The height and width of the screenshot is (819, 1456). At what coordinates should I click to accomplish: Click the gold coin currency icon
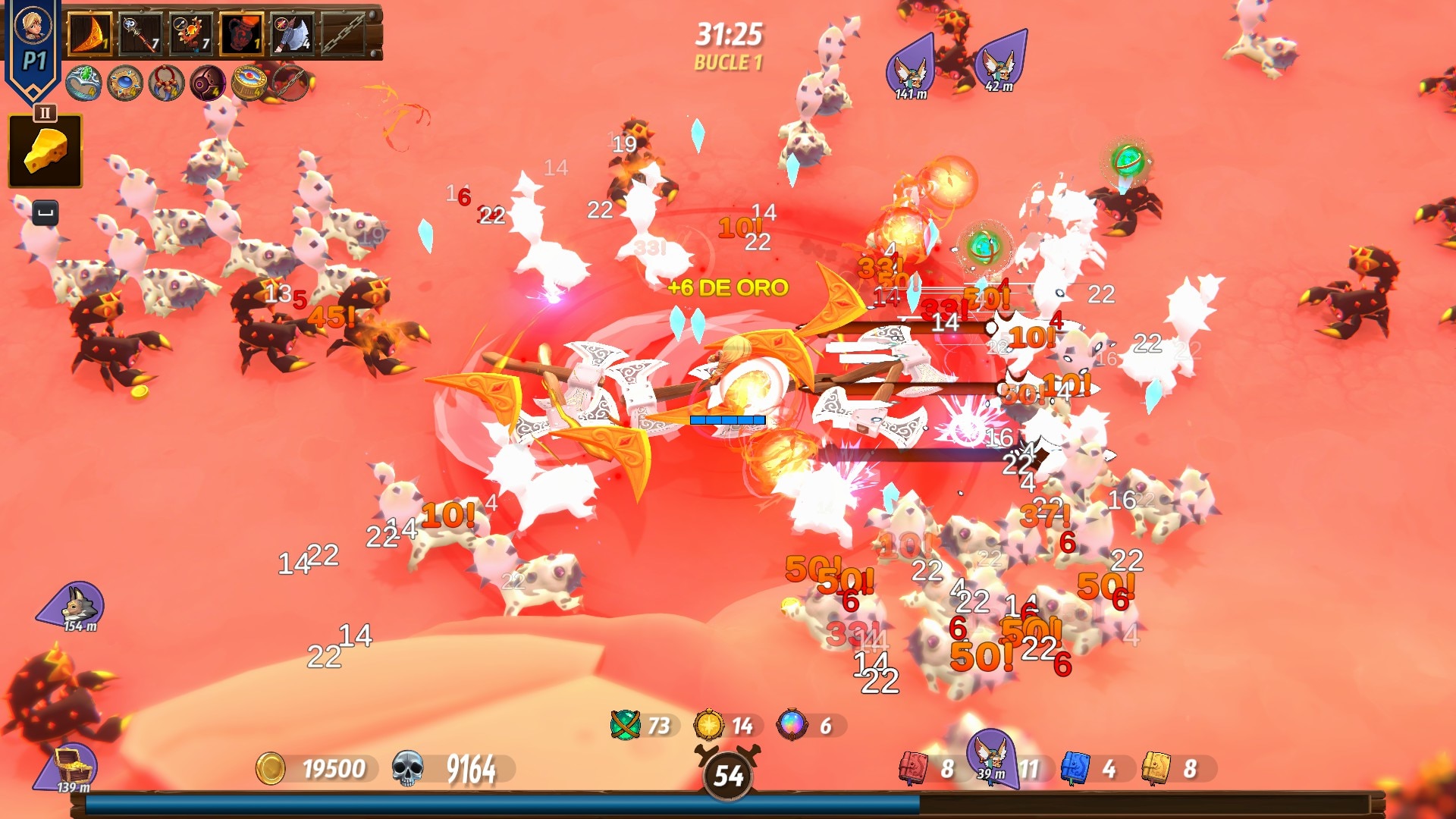pos(270,768)
